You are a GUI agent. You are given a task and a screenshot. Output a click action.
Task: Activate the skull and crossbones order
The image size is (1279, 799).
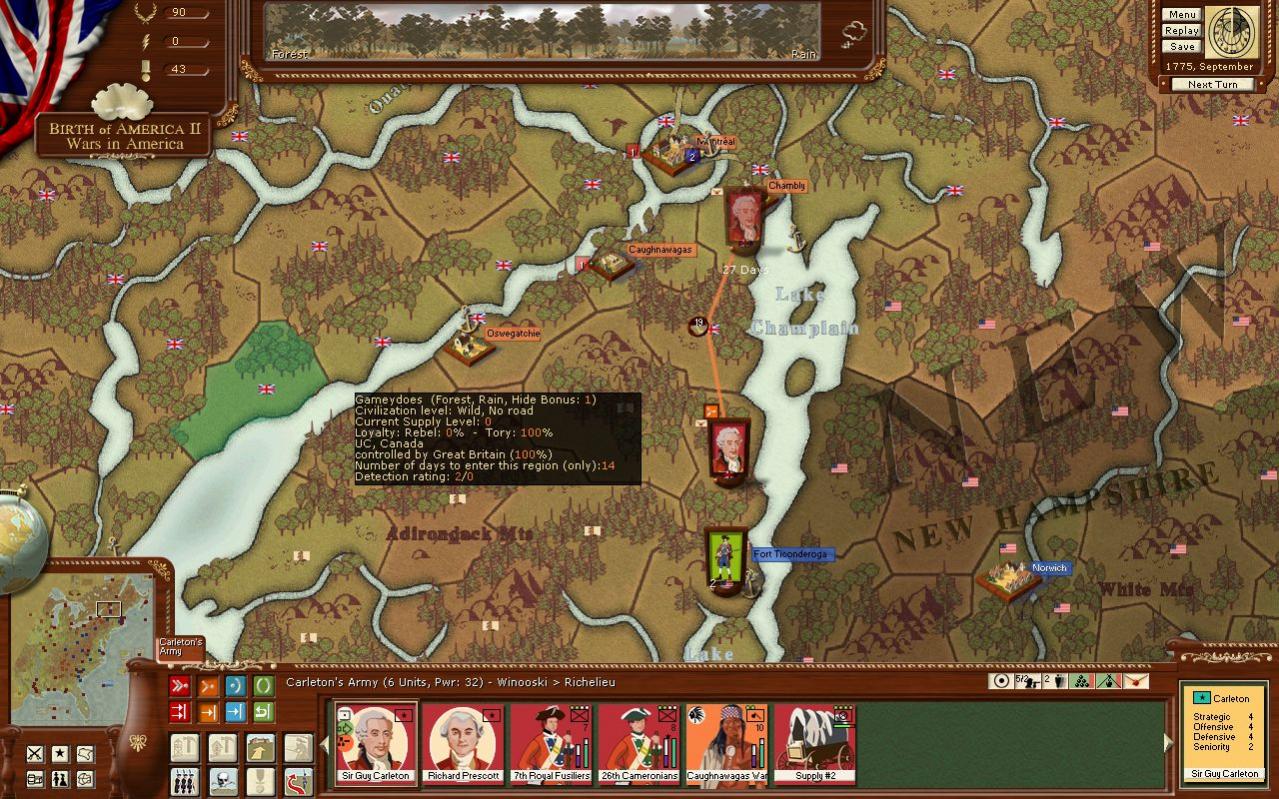click(223, 781)
